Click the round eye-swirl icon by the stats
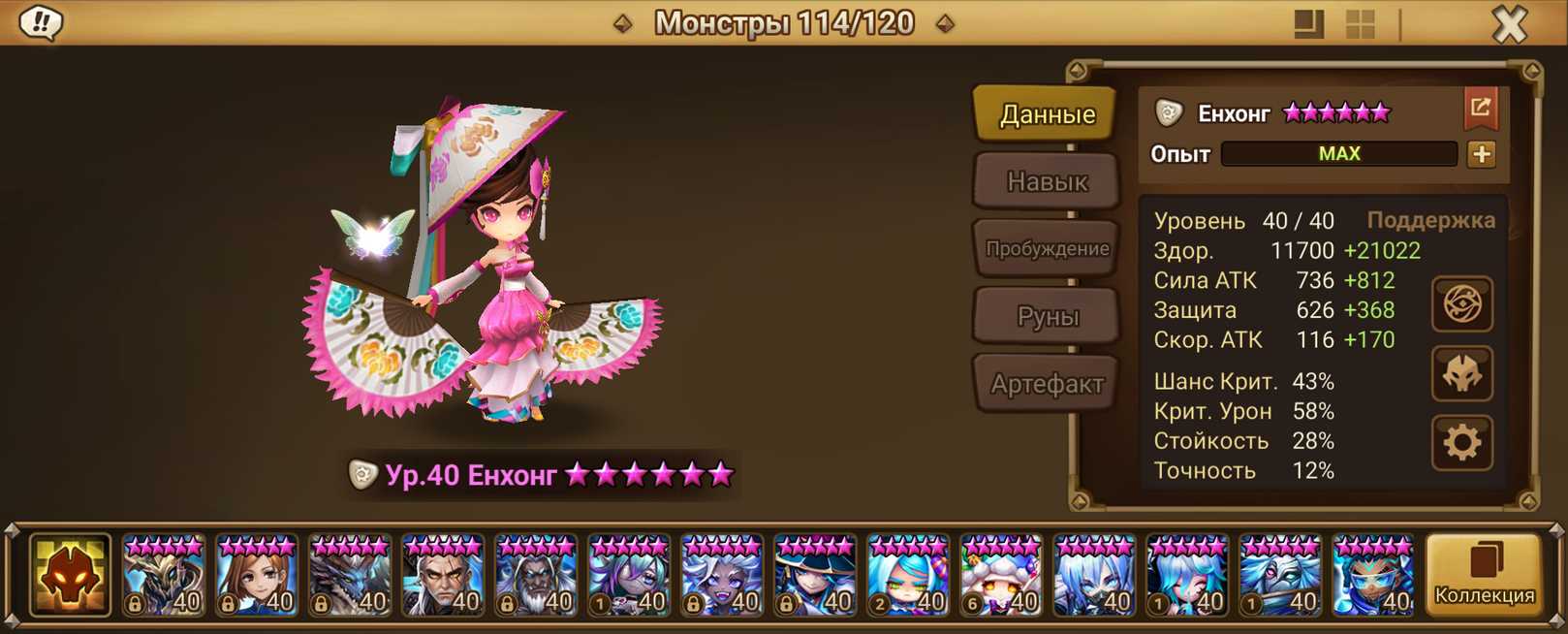Screen dimensions: 1568x634 (x=1461, y=304)
